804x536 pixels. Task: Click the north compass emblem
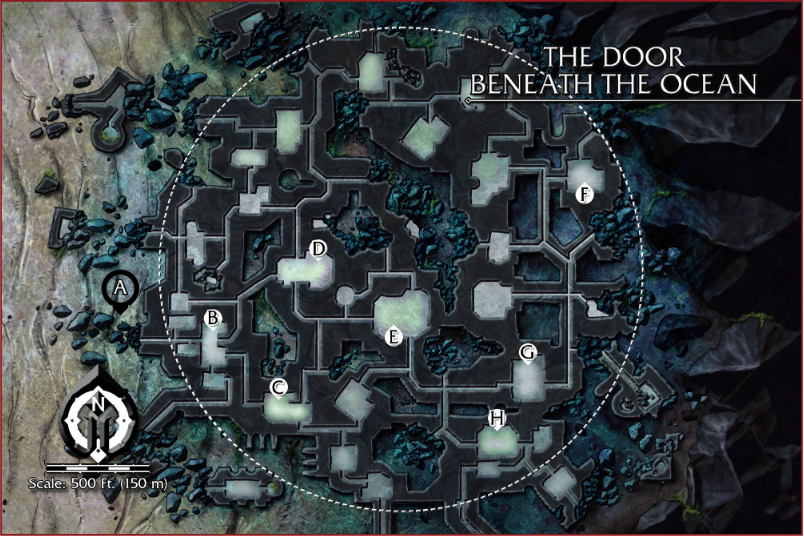[99, 415]
